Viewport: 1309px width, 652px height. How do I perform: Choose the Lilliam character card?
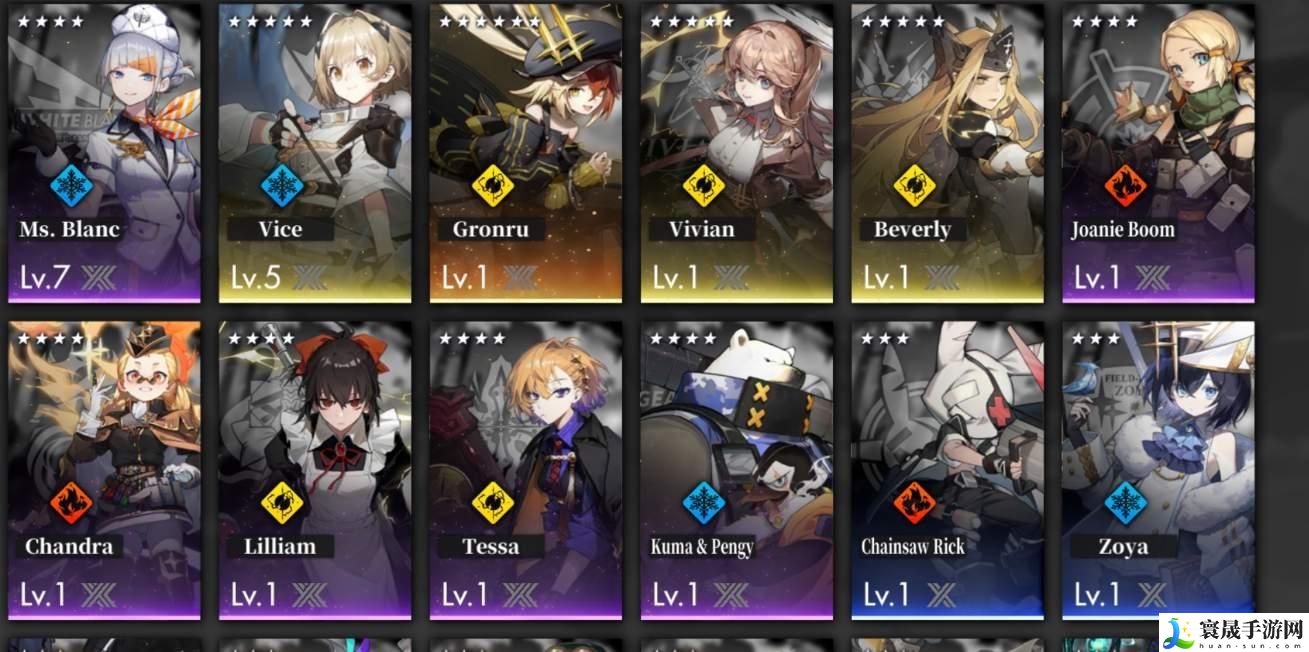315,468
